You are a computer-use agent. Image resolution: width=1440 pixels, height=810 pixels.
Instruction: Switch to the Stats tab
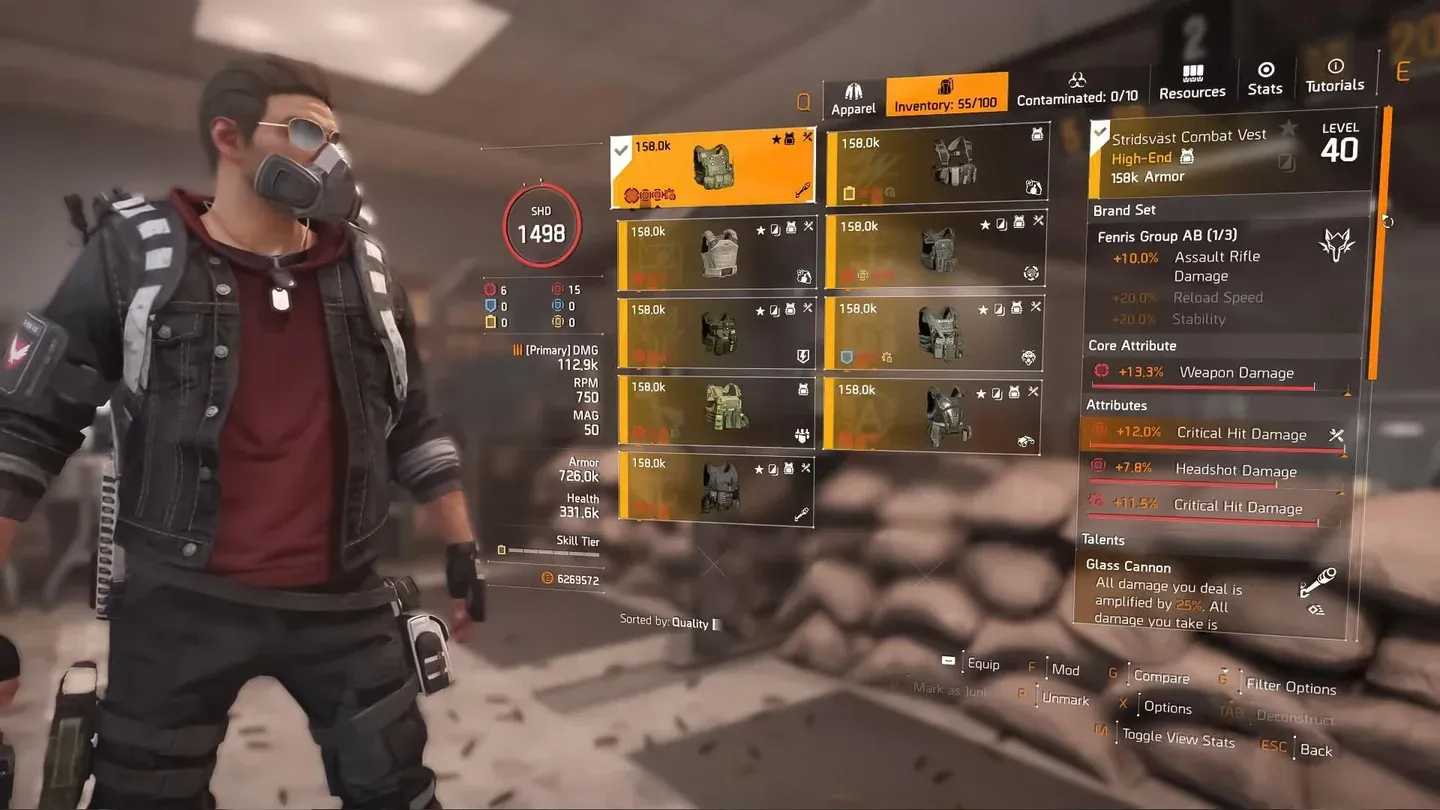(x=1265, y=80)
